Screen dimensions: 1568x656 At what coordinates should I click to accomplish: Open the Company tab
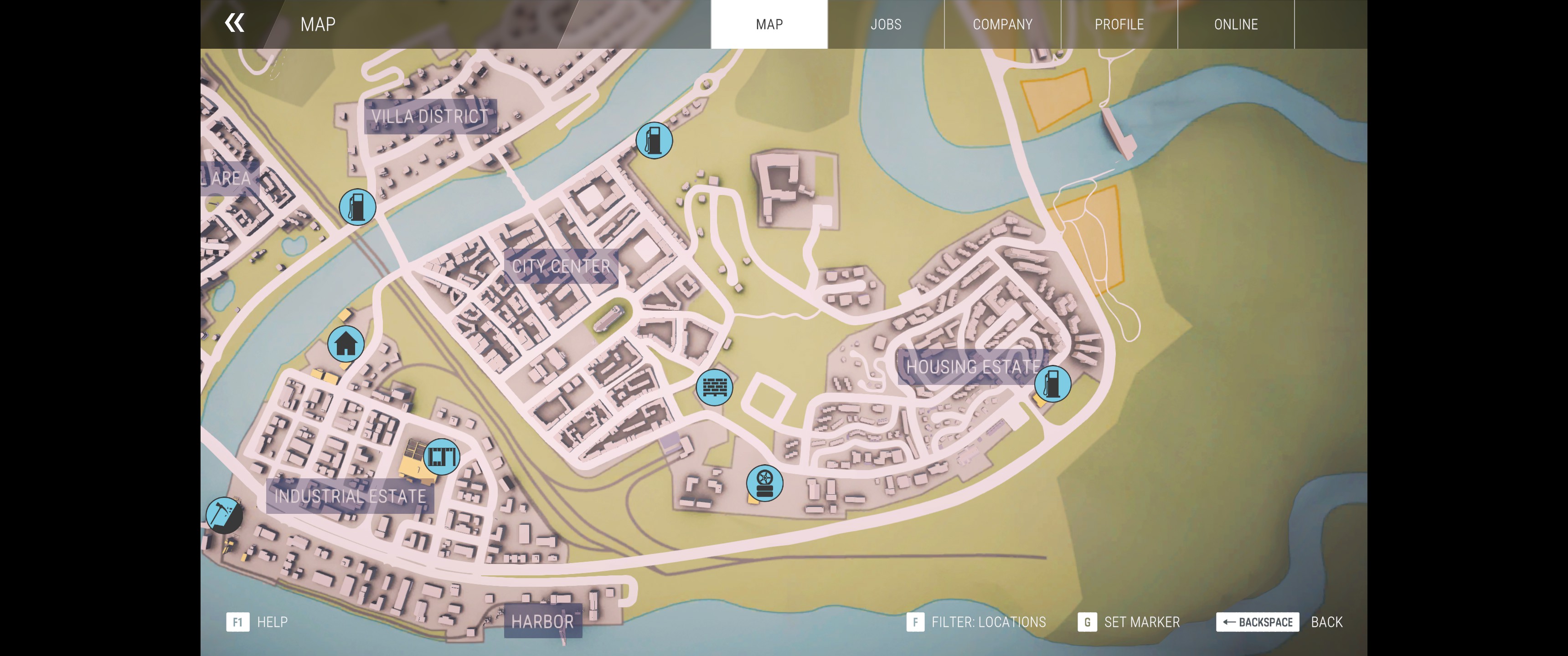pos(1002,24)
